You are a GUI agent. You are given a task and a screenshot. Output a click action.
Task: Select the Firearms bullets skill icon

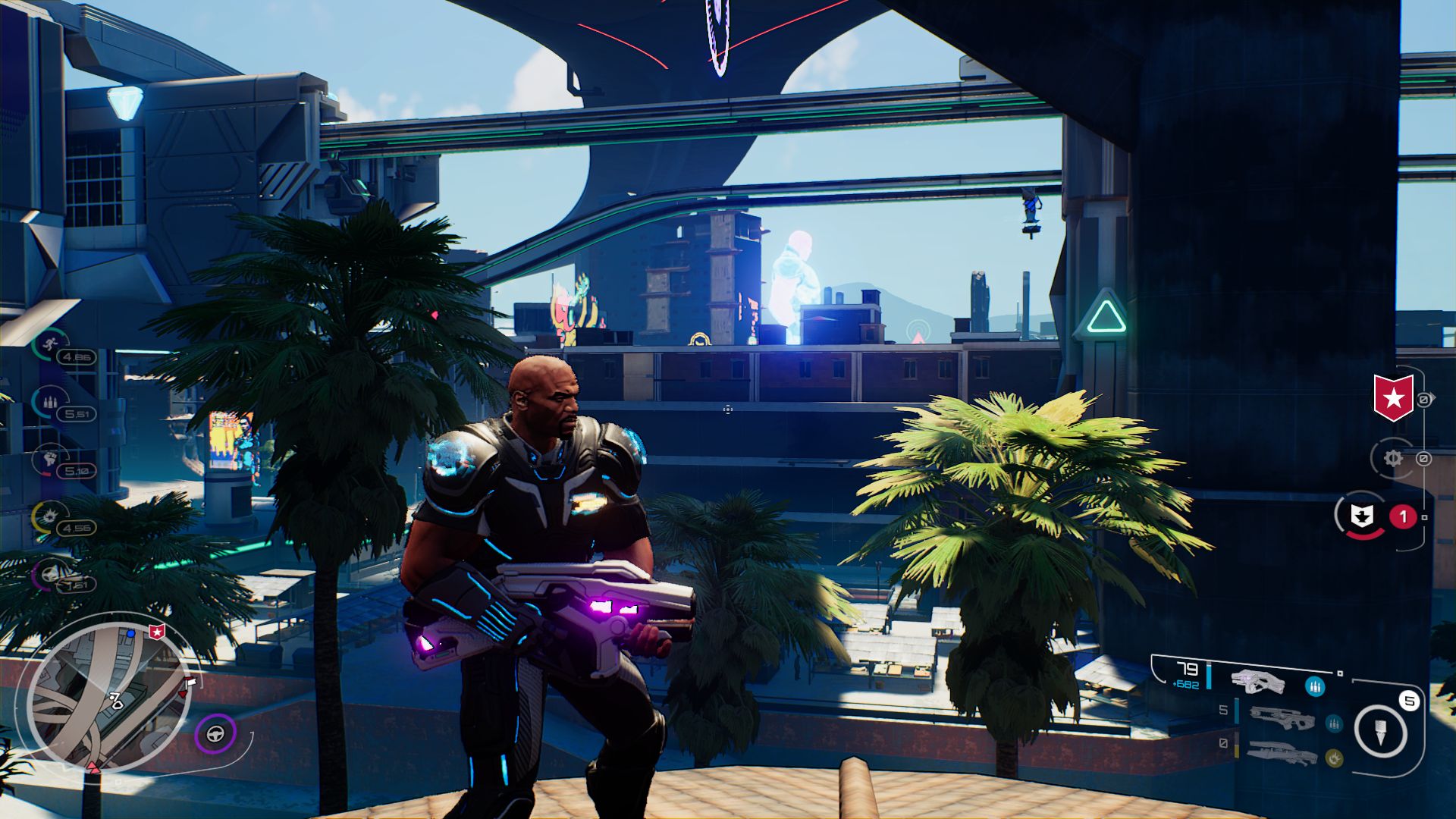pyautogui.click(x=50, y=402)
